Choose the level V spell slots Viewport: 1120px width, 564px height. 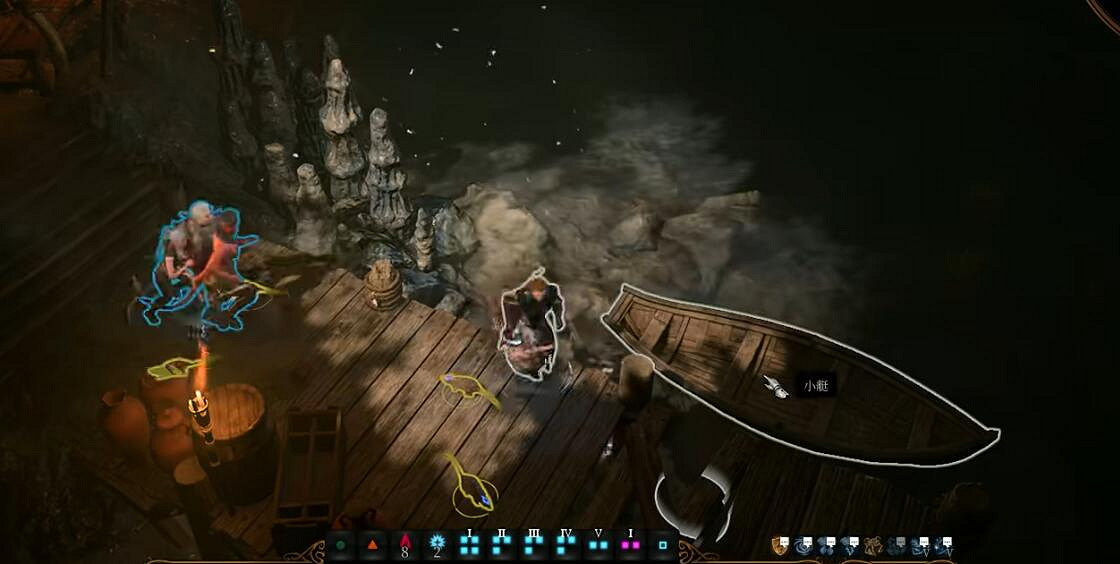pyautogui.click(x=598, y=545)
